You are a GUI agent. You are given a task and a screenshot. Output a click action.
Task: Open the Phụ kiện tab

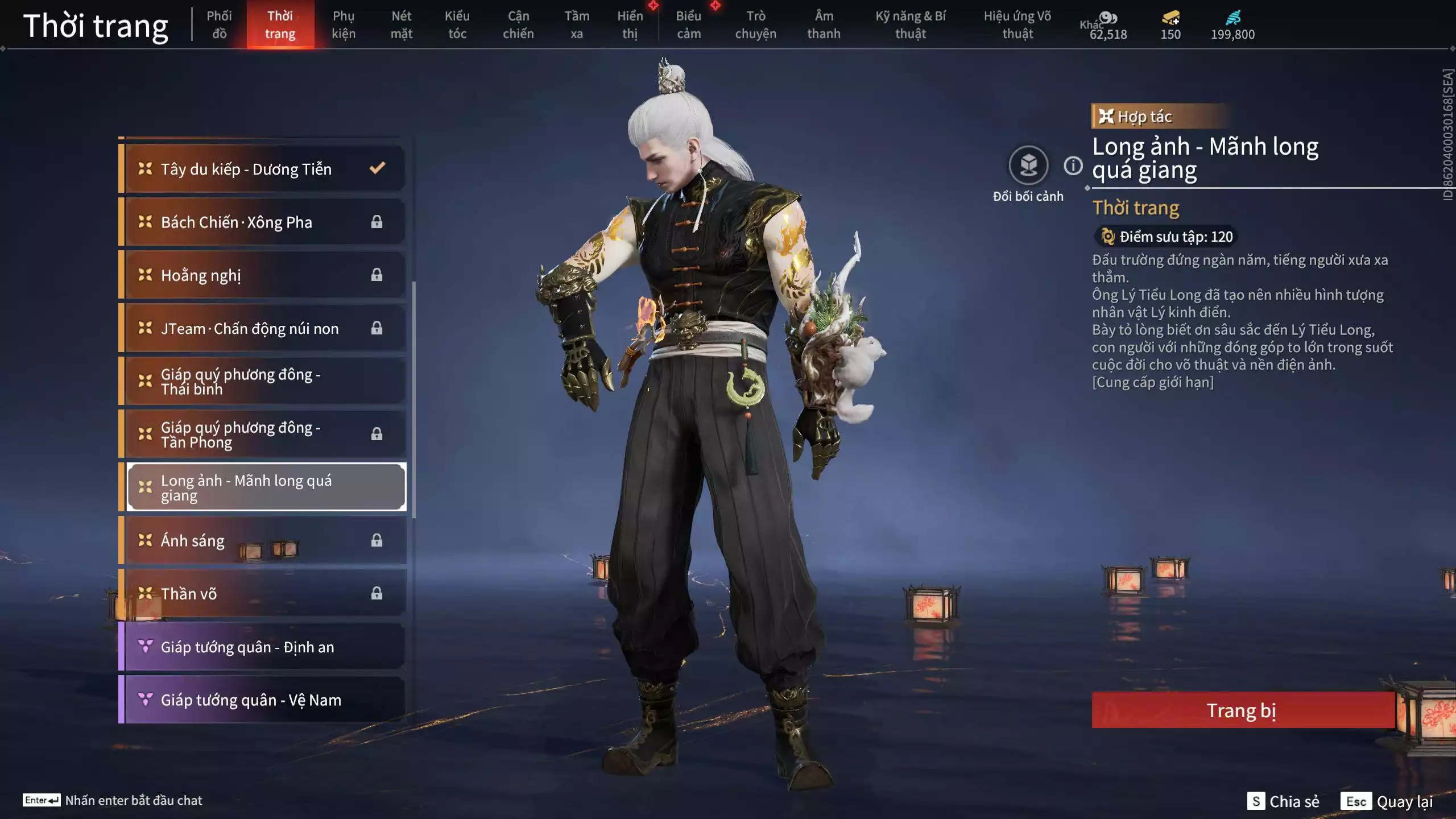(344, 25)
